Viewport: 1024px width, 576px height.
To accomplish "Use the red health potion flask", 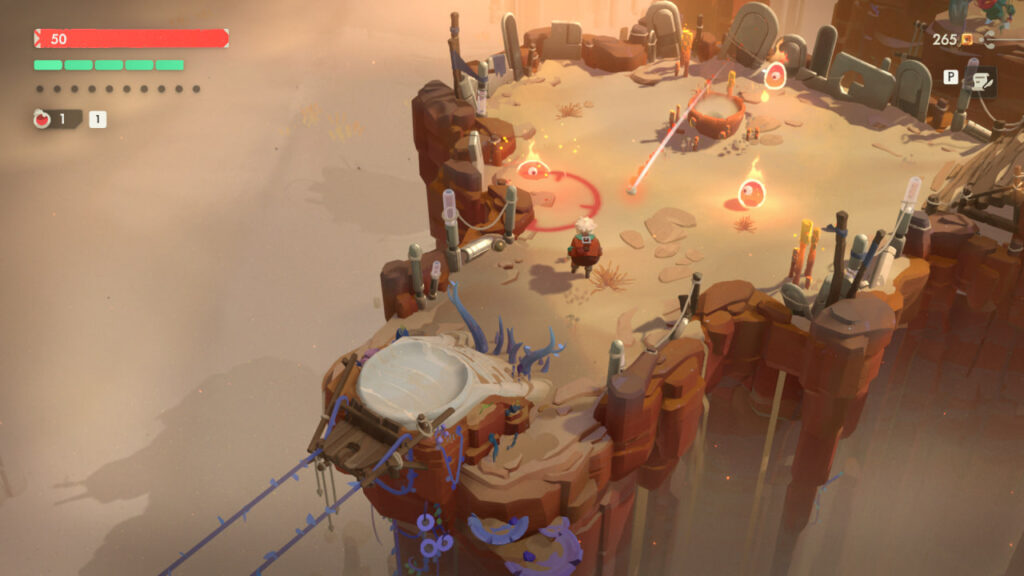I will [44, 120].
